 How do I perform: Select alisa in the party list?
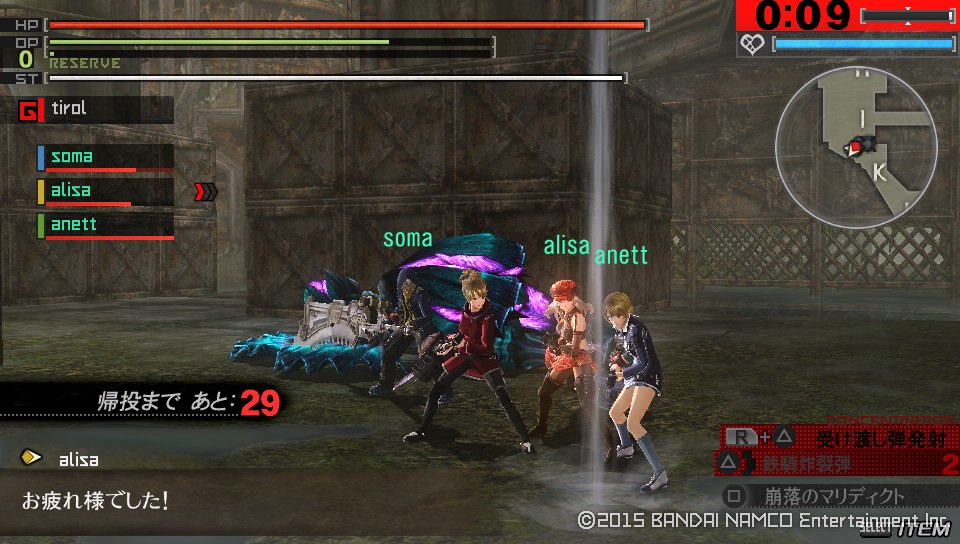tap(105, 191)
